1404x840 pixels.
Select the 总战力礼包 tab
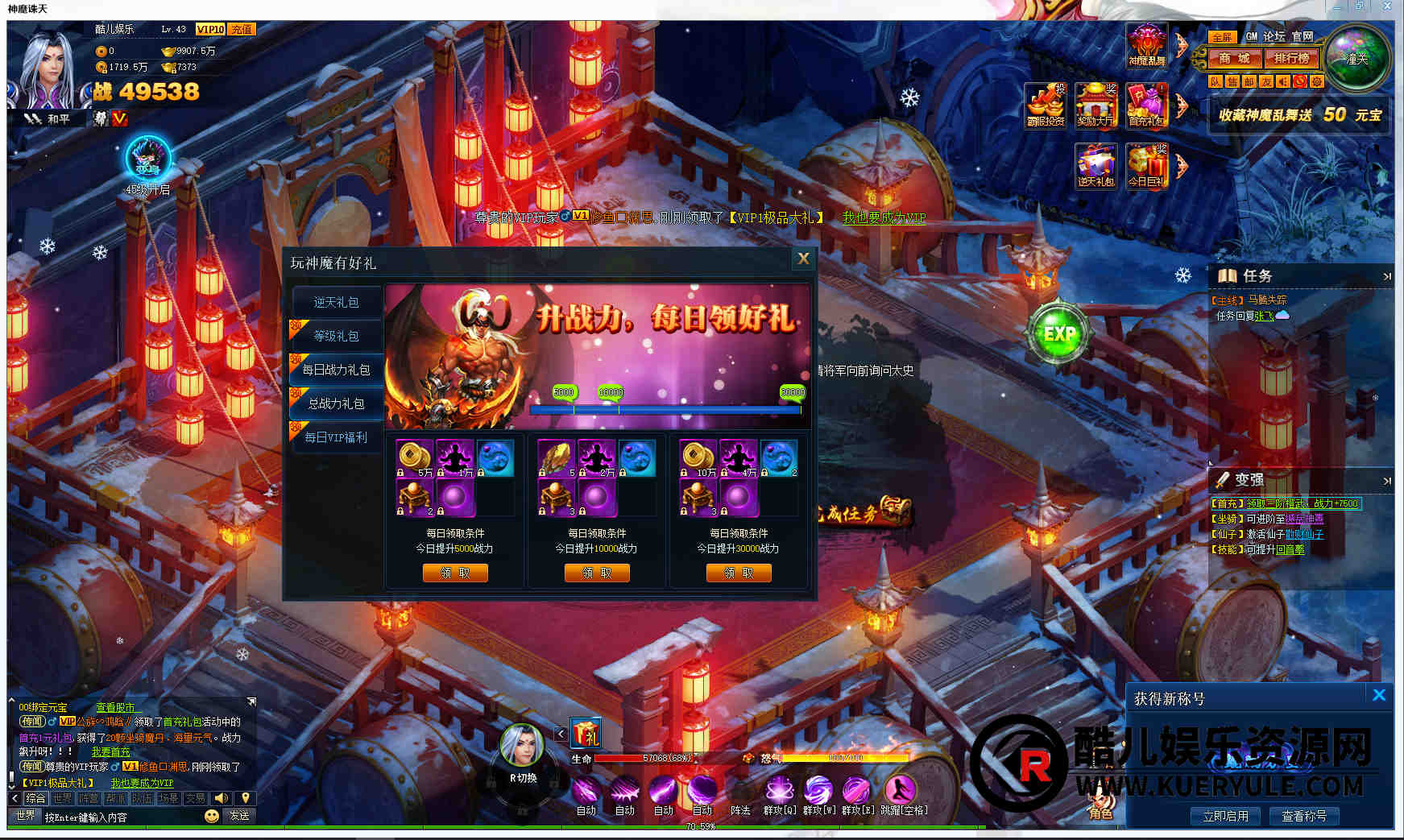pyautogui.click(x=336, y=403)
